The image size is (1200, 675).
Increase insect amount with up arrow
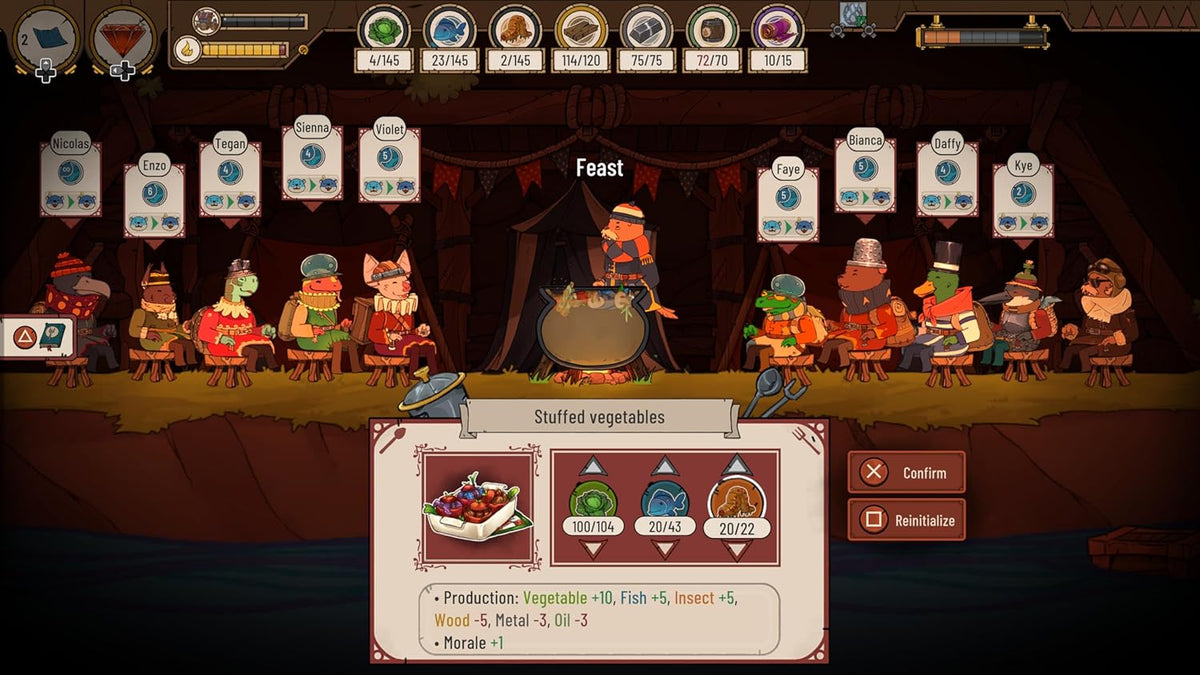737,465
